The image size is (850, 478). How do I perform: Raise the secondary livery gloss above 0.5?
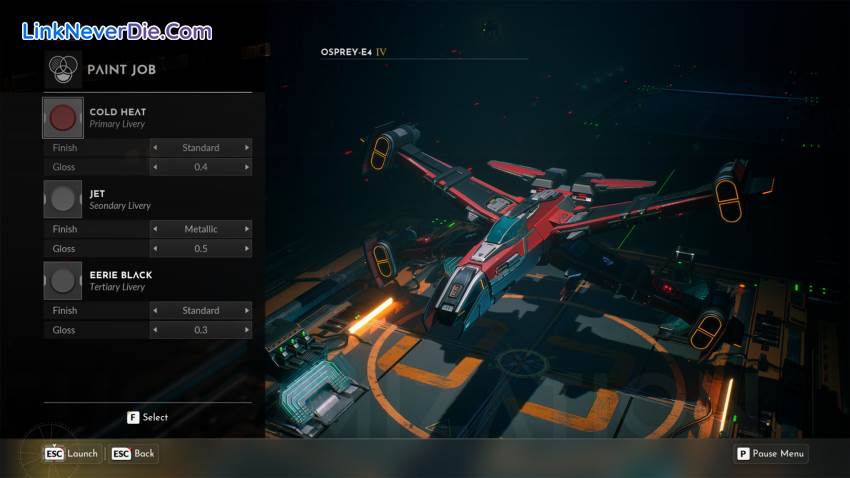click(x=247, y=248)
